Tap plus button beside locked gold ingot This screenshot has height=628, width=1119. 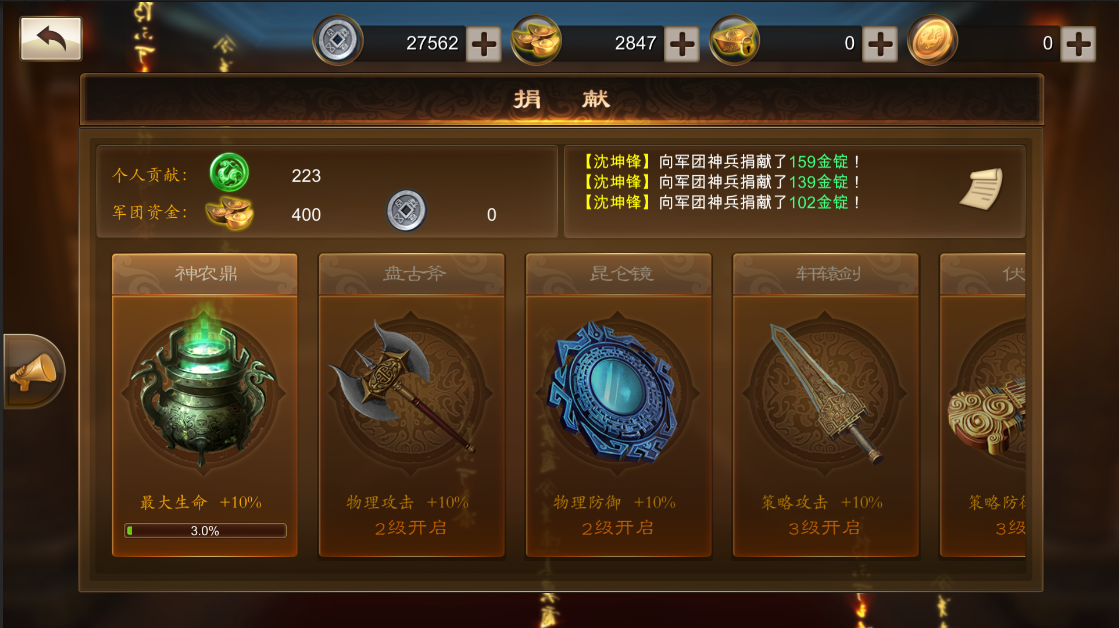pos(880,43)
